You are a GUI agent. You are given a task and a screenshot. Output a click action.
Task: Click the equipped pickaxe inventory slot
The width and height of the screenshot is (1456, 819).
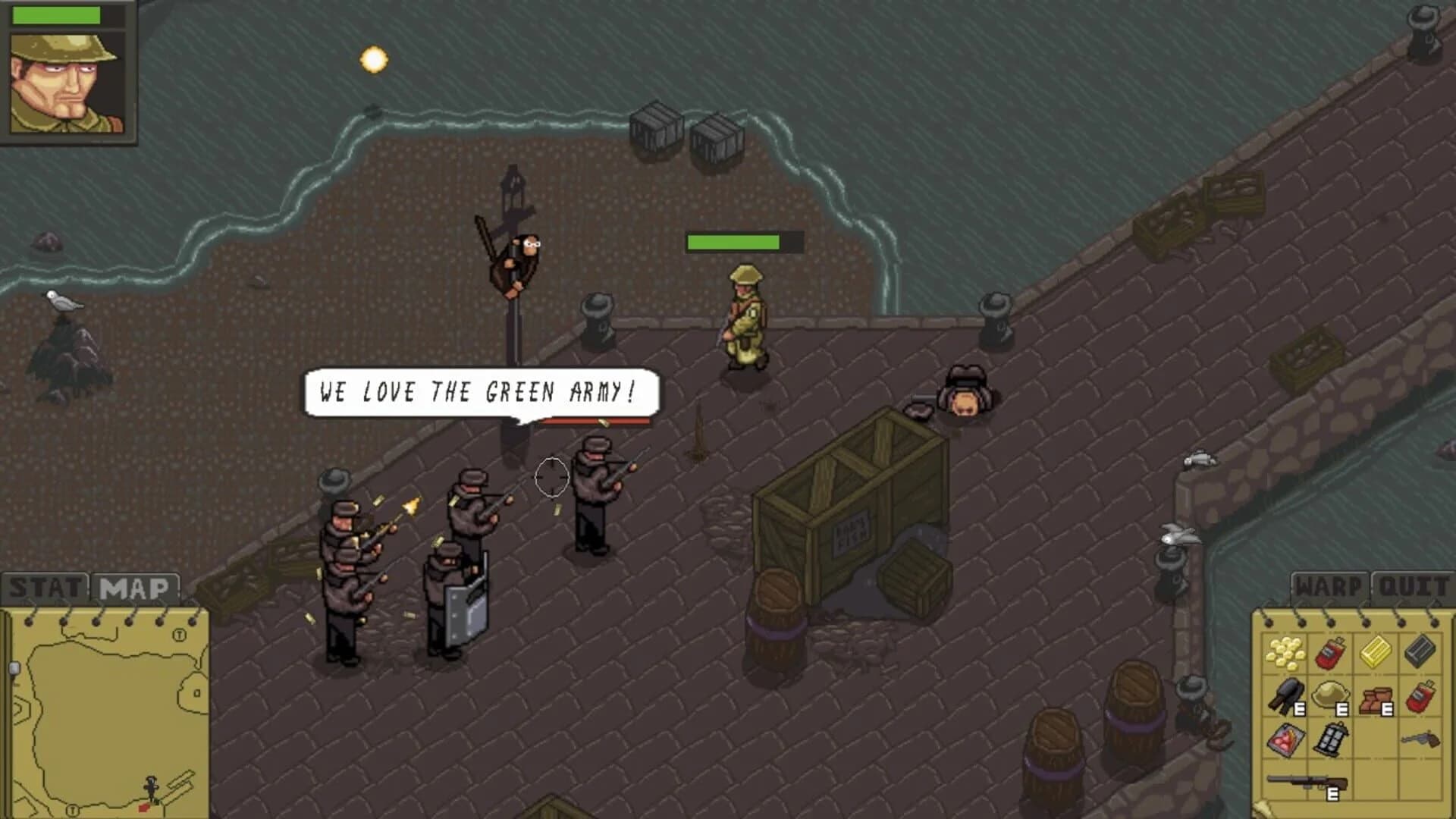(x=1286, y=695)
